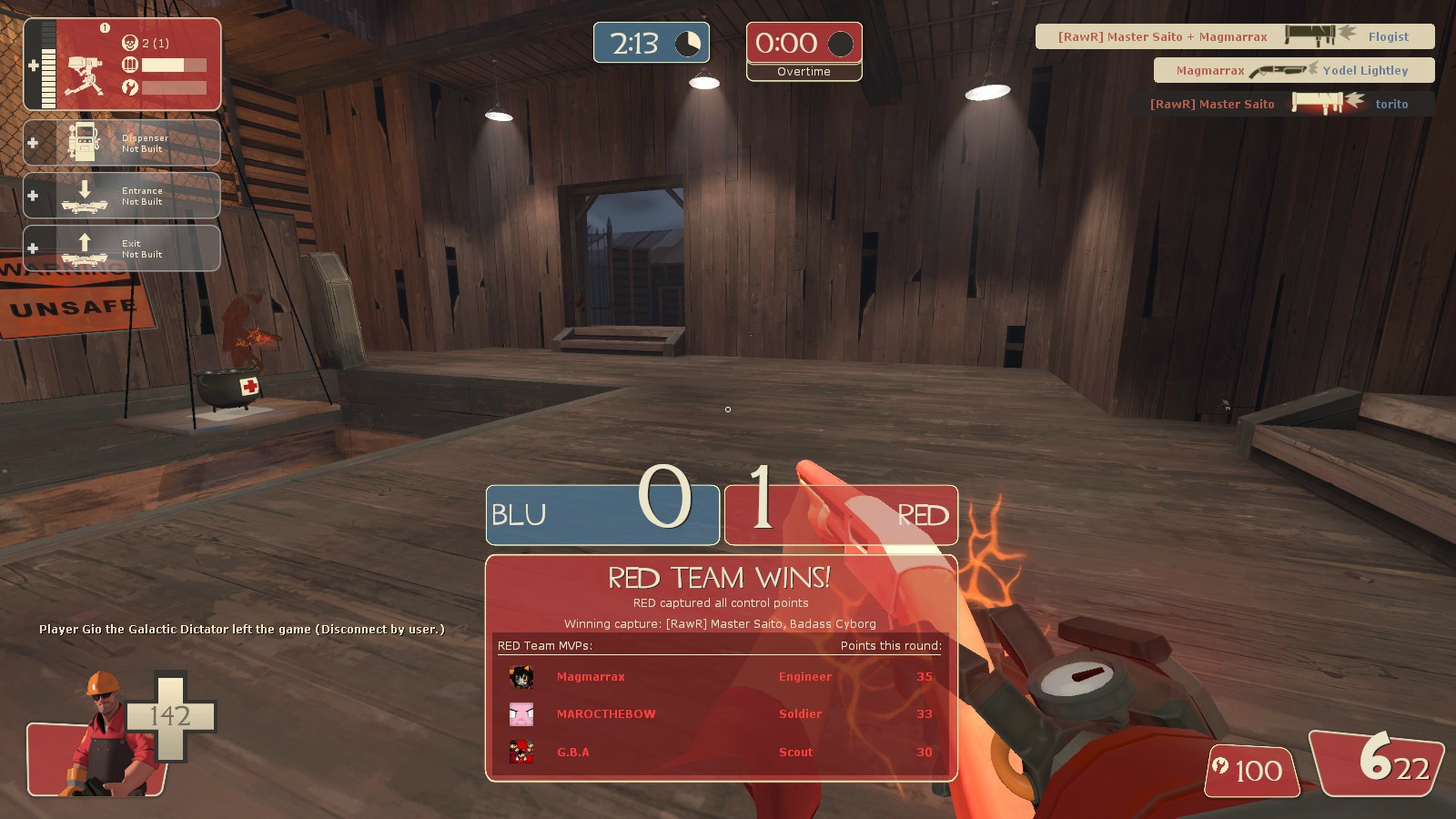1456x819 pixels.
Task: Click the Yodel Lightley kill feed entry
Action: [1293, 70]
